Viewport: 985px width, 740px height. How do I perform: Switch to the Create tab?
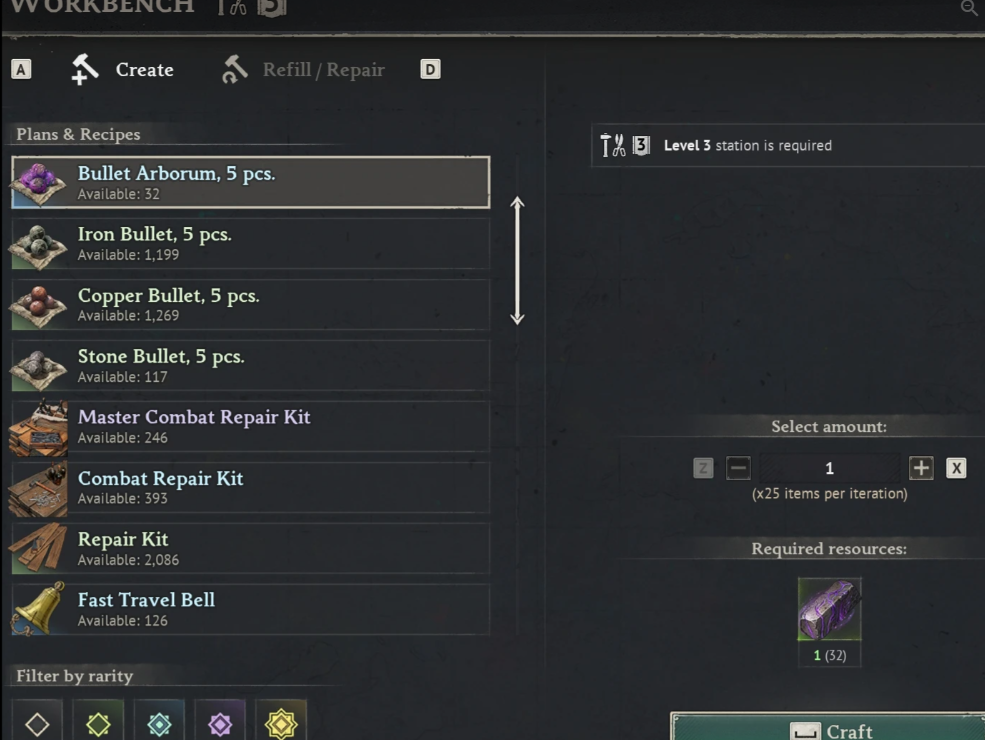[x=124, y=70]
